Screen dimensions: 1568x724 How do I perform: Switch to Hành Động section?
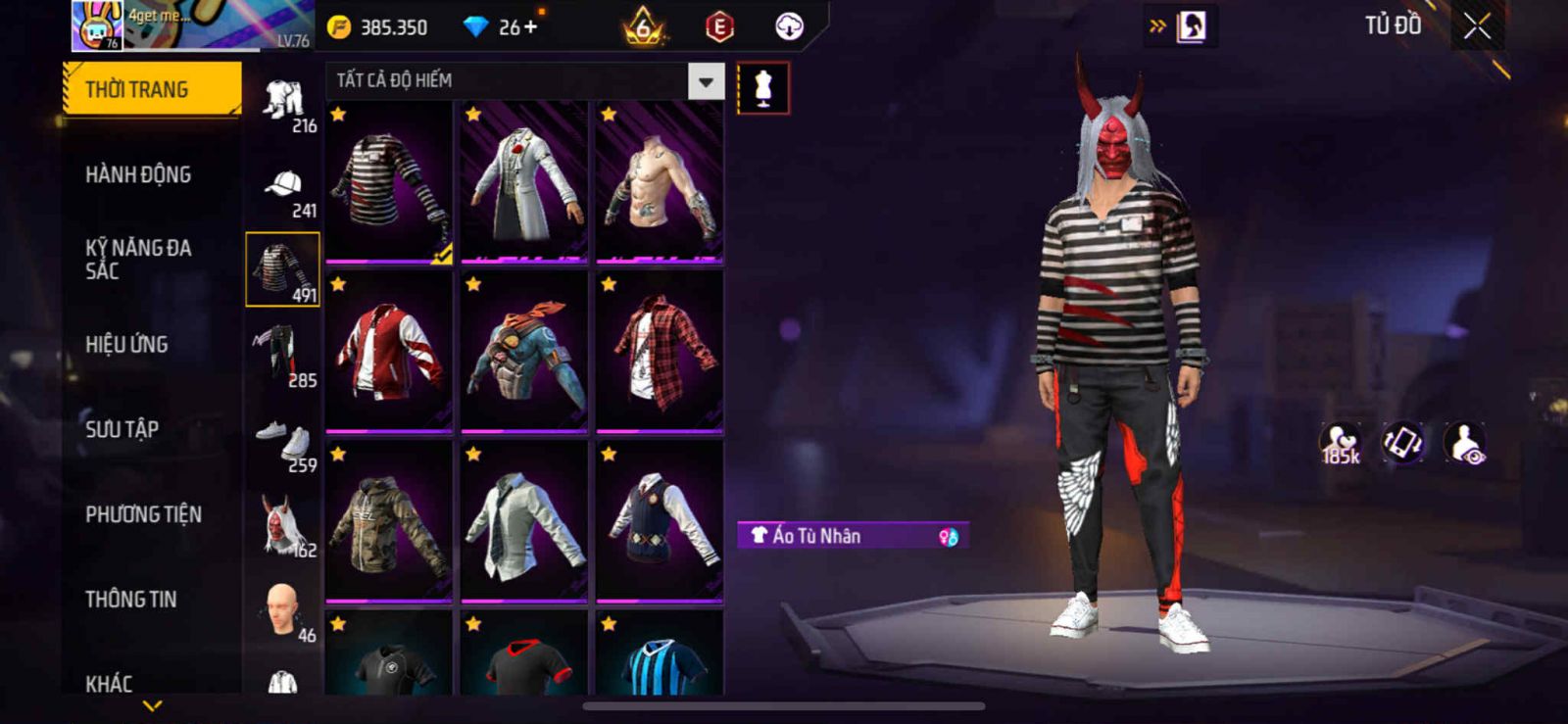point(138,175)
